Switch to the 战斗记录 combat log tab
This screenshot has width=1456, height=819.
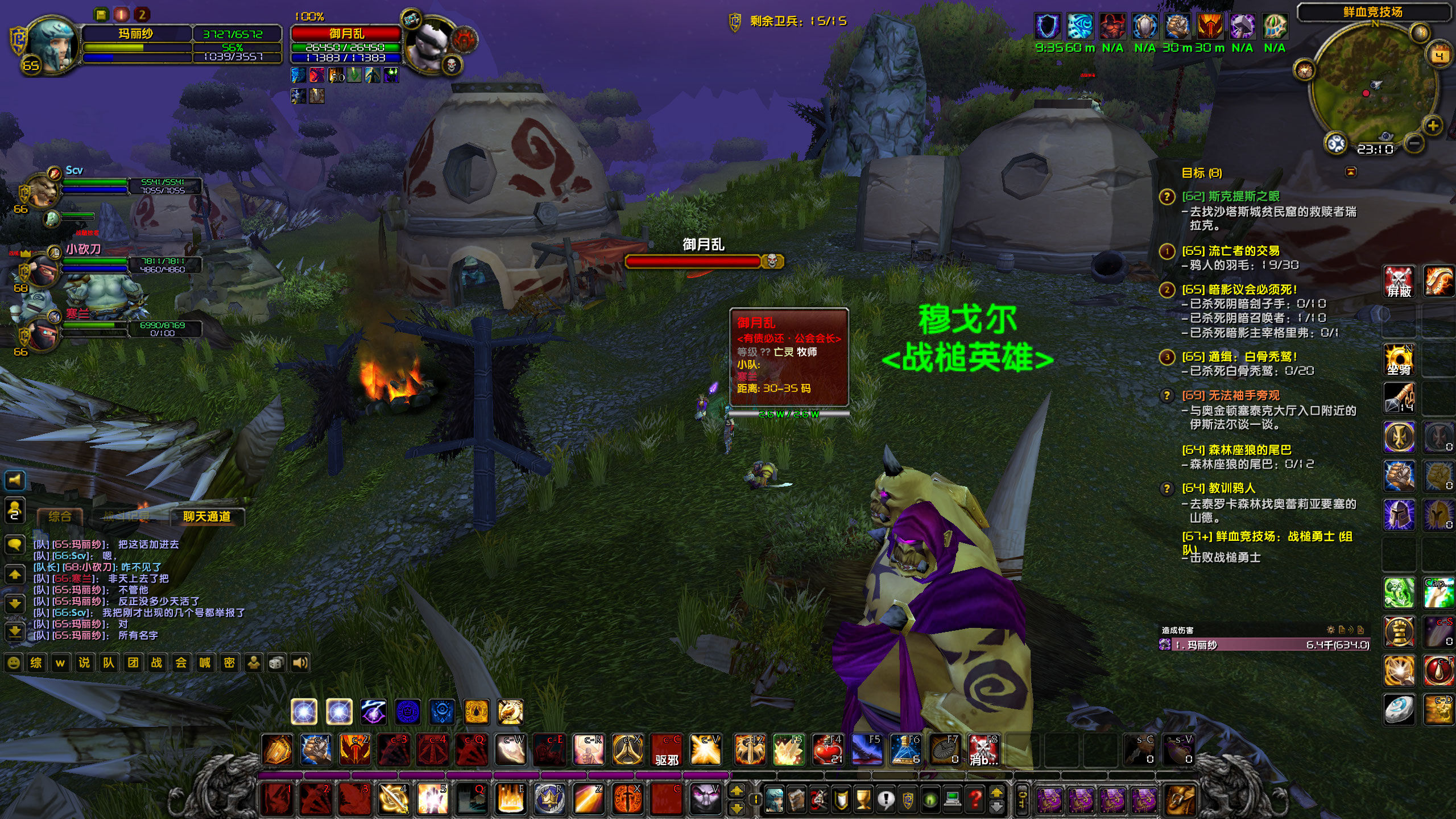(x=128, y=516)
